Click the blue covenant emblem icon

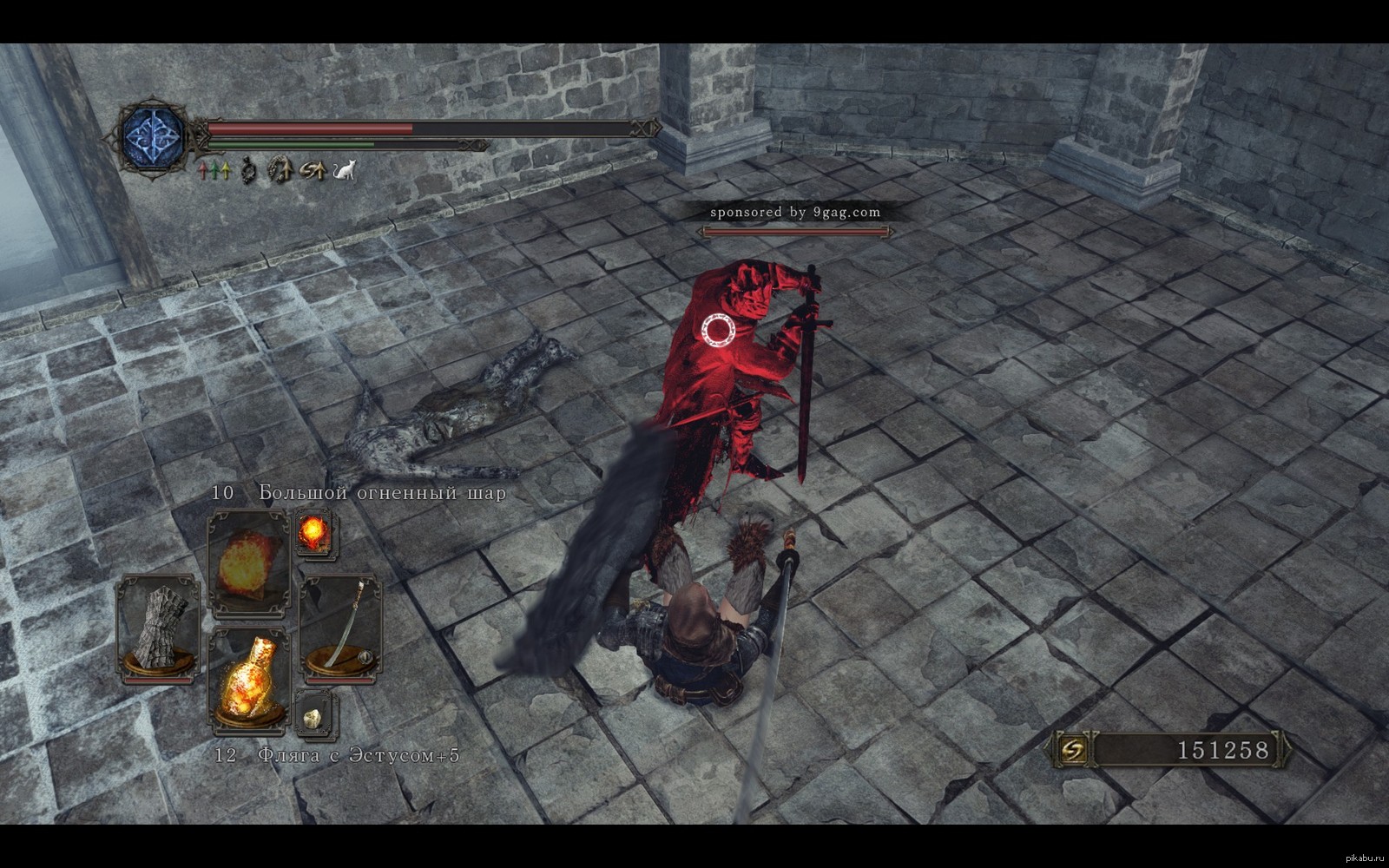pos(155,137)
